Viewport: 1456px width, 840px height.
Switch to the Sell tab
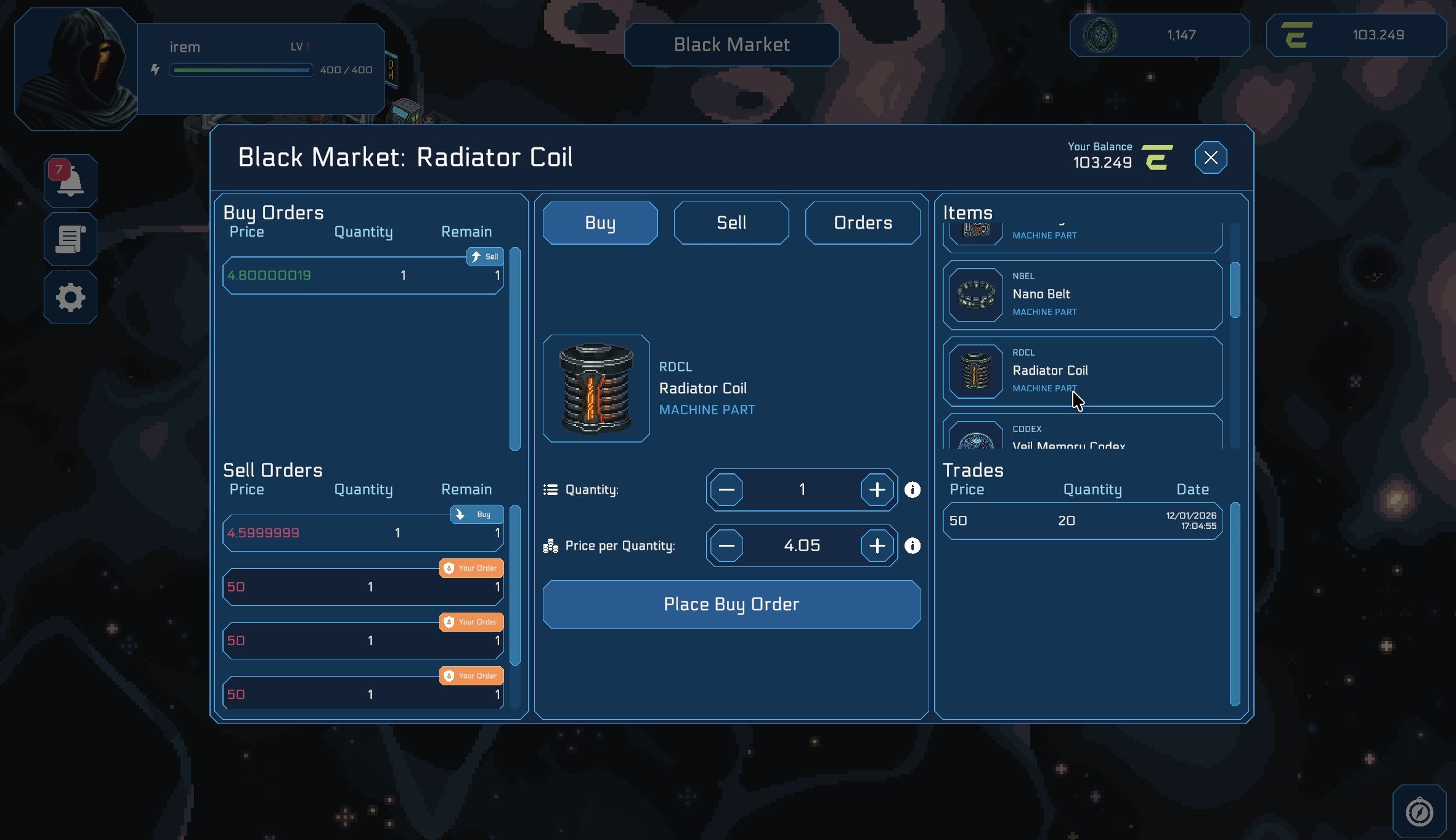pos(731,223)
